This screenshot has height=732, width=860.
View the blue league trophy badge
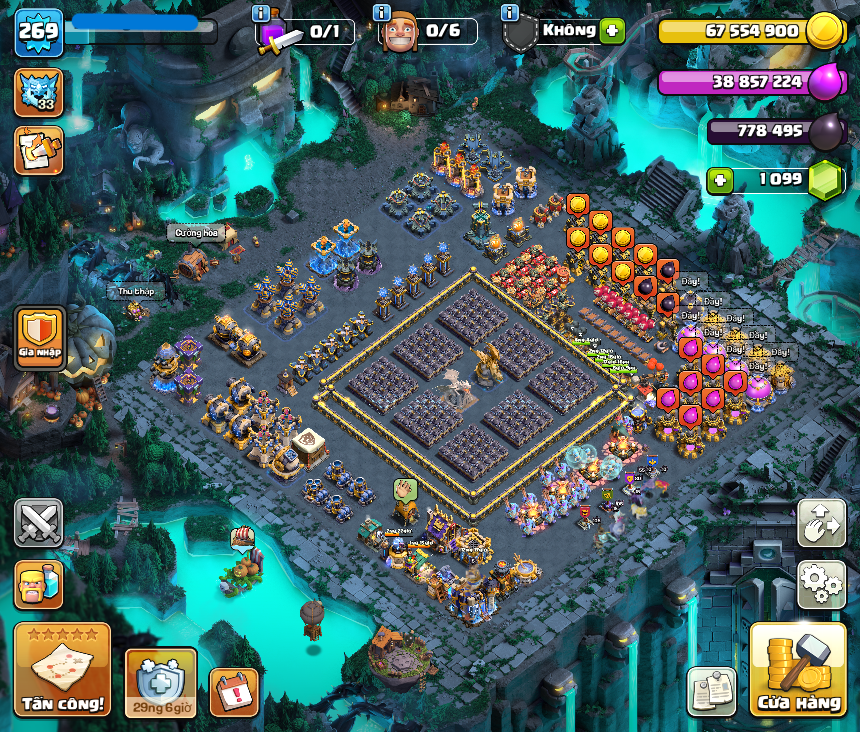(x=38, y=92)
